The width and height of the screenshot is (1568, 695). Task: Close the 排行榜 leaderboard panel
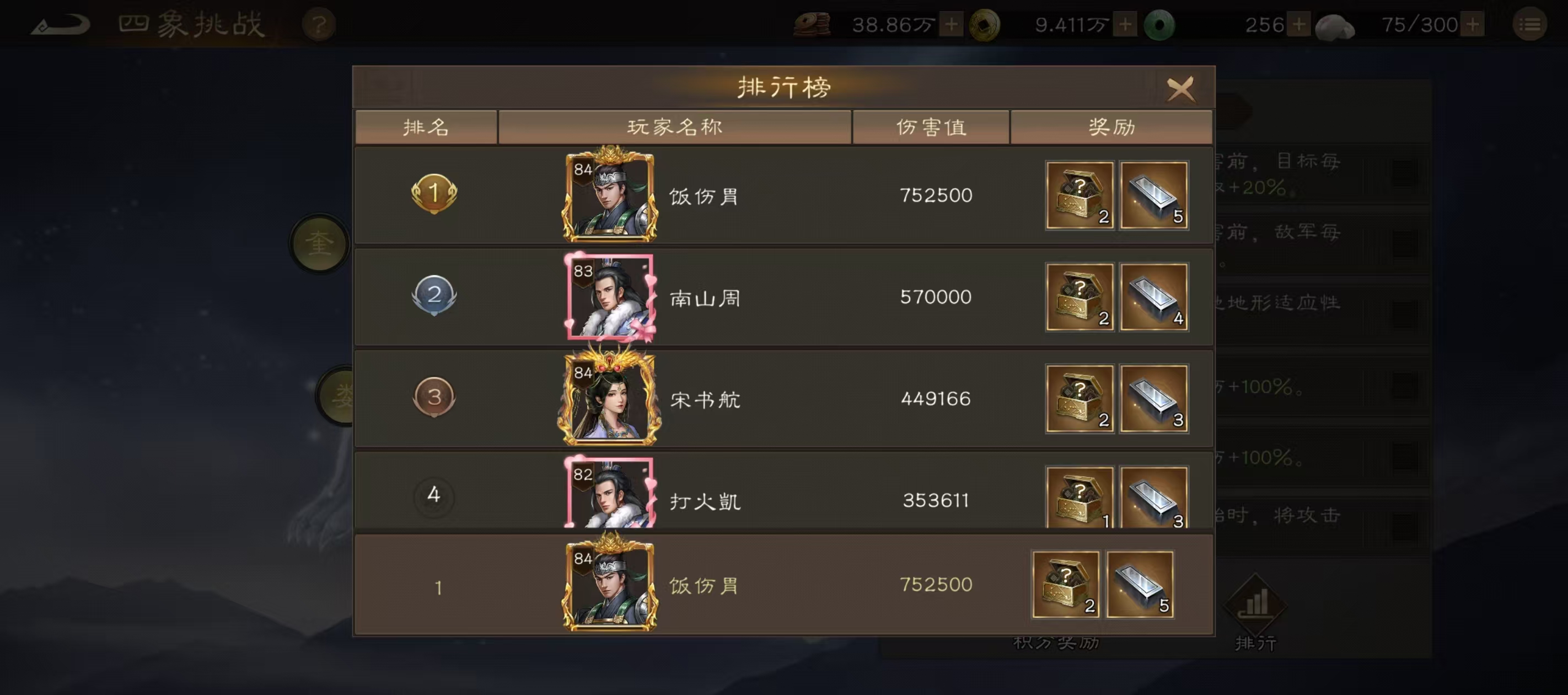point(1181,88)
